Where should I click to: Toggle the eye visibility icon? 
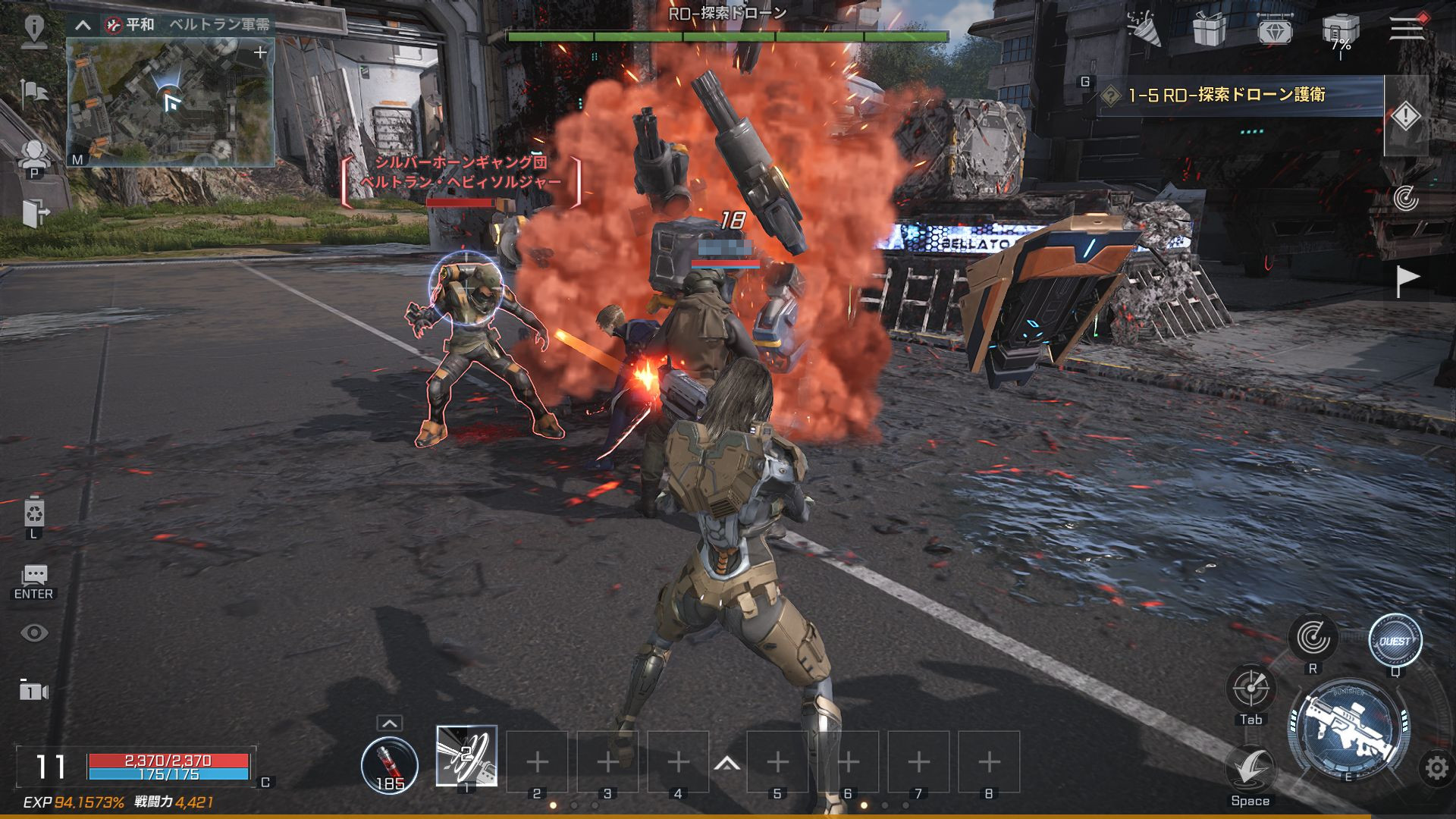34,633
